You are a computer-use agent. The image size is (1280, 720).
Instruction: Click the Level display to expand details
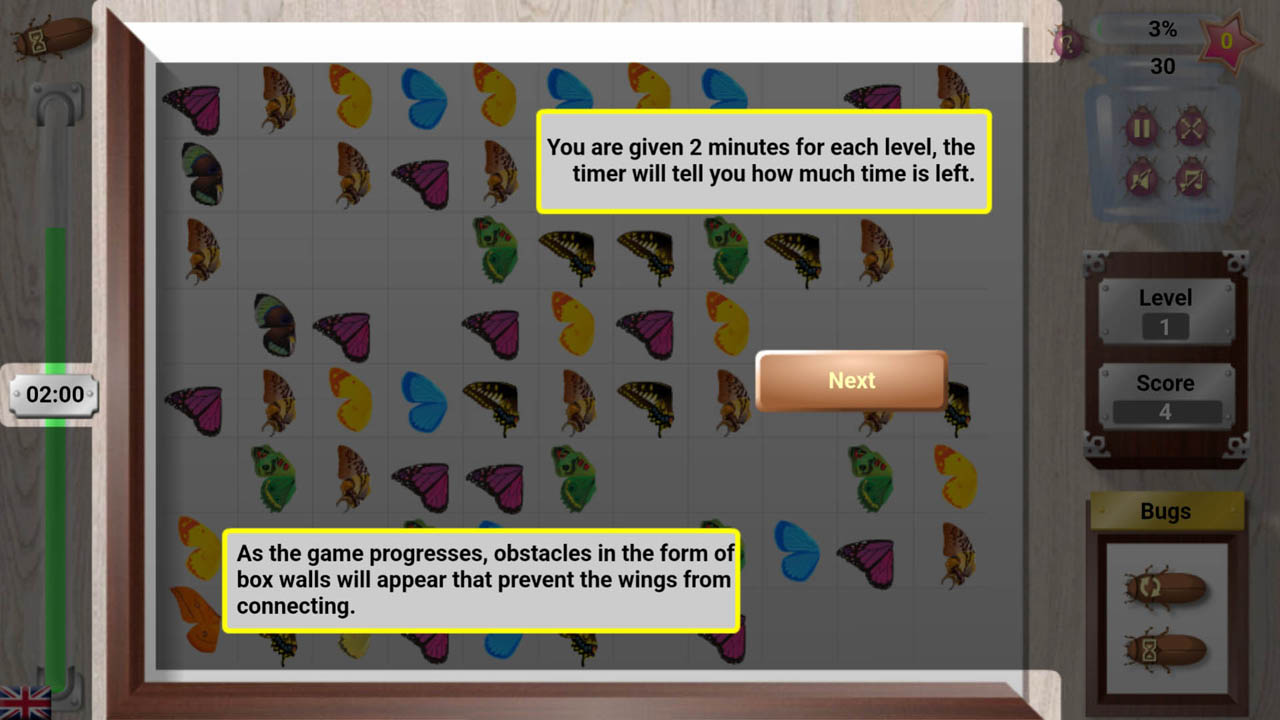tap(1166, 297)
